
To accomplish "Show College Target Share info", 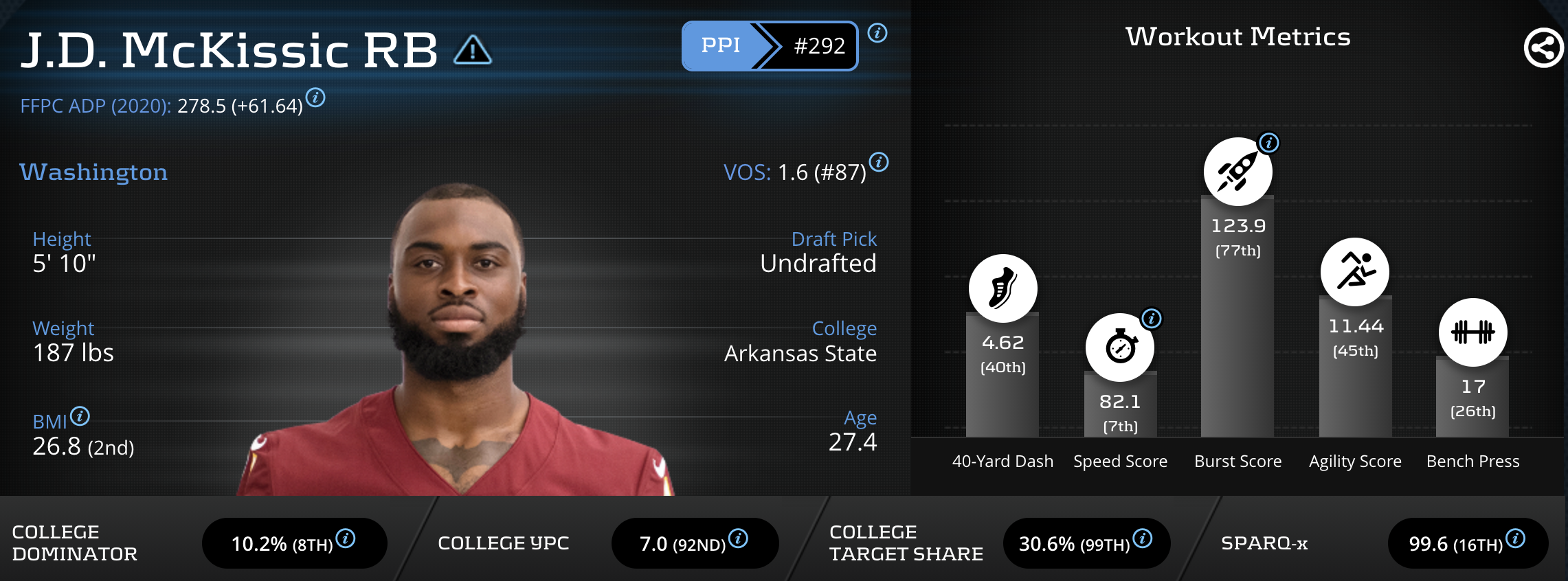I will [x=1142, y=538].
